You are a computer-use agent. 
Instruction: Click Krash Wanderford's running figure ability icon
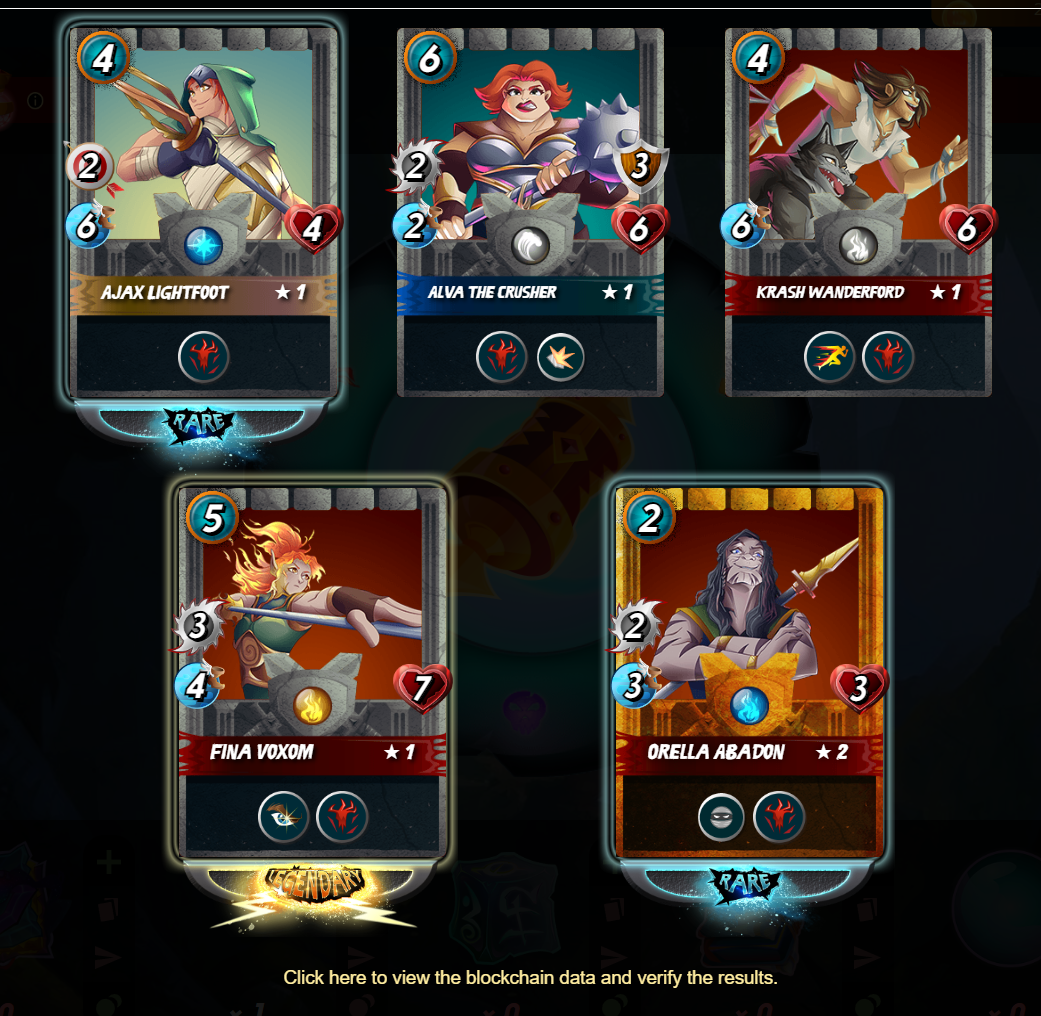(x=830, y=358)
